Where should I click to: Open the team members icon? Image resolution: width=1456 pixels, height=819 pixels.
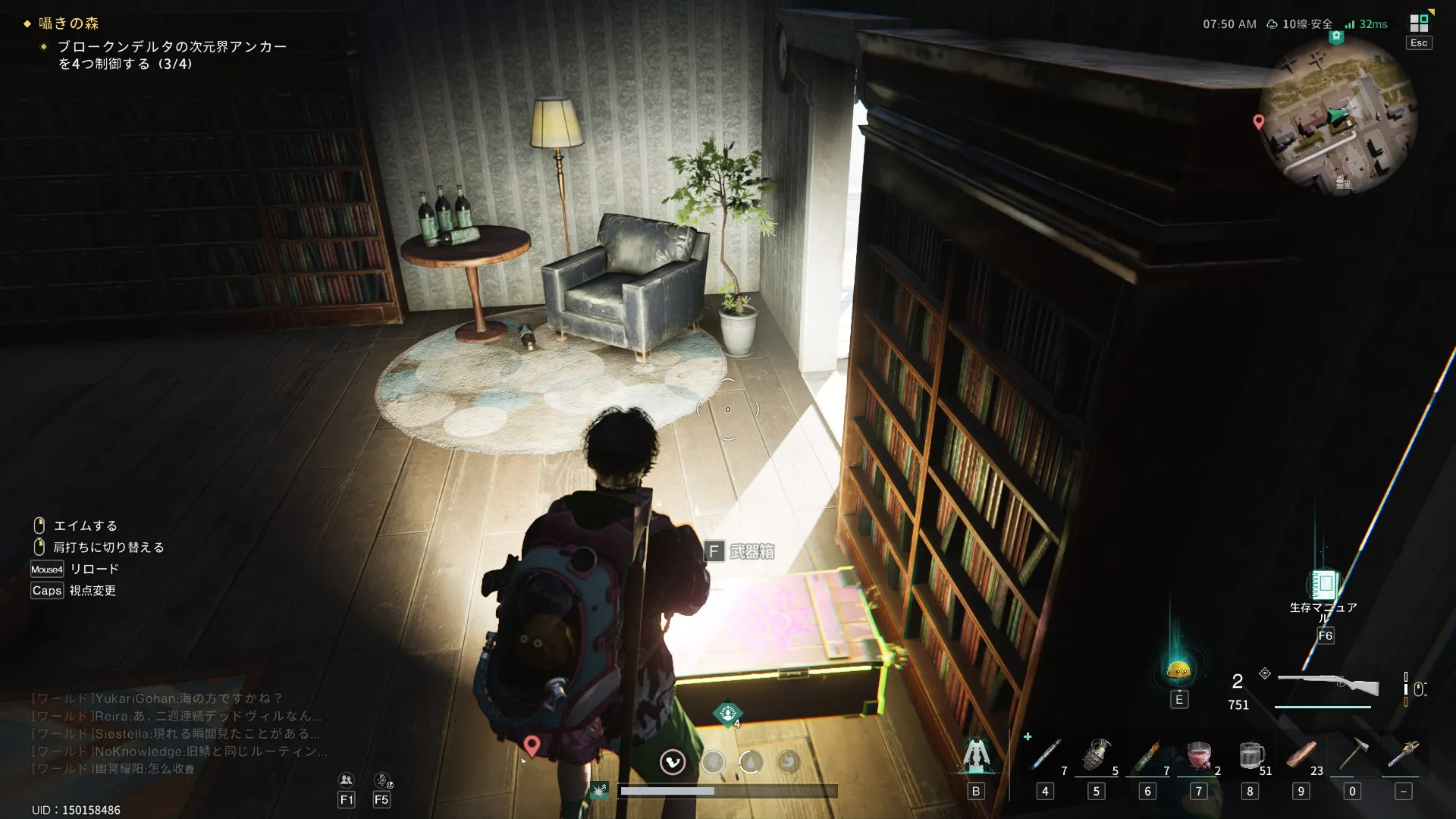click(x=347, y=780)
